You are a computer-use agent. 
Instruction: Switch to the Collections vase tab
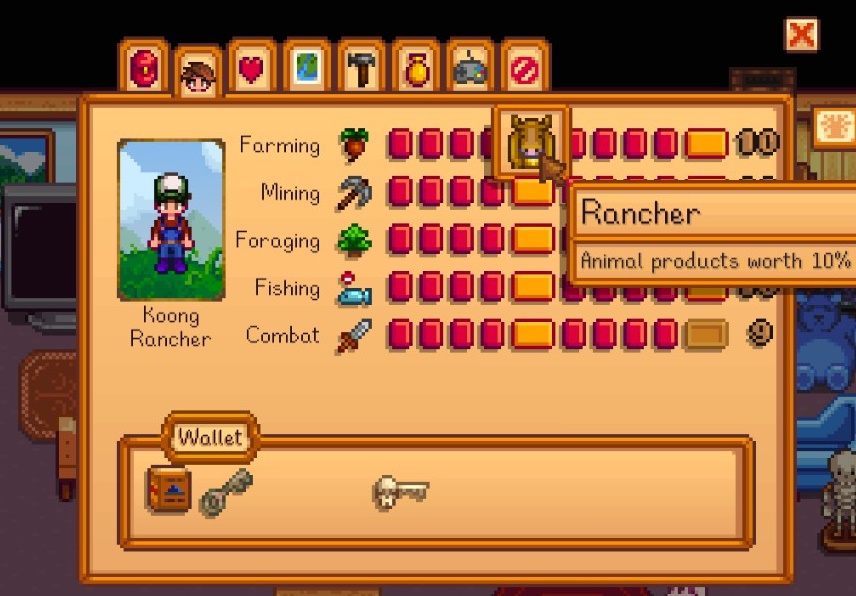click(x=416, y=68)
